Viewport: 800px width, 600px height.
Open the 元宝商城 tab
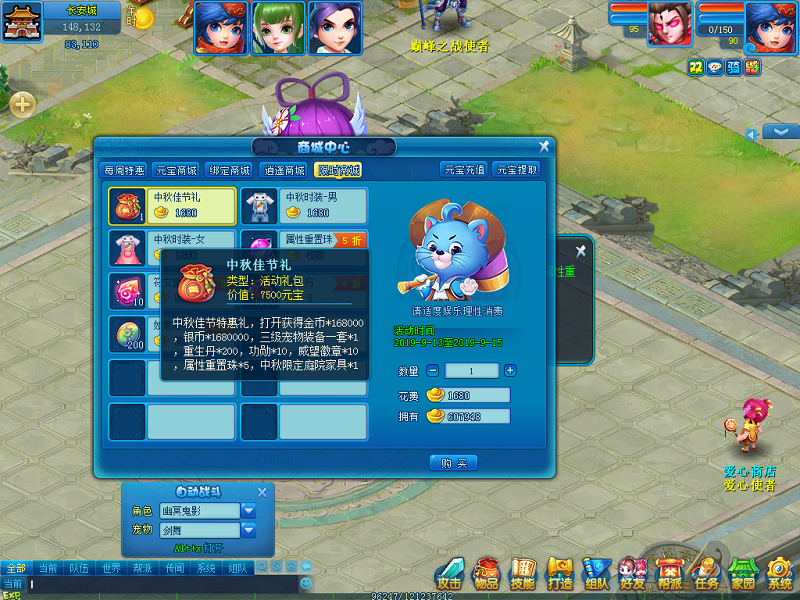click(x=177, y=170)
